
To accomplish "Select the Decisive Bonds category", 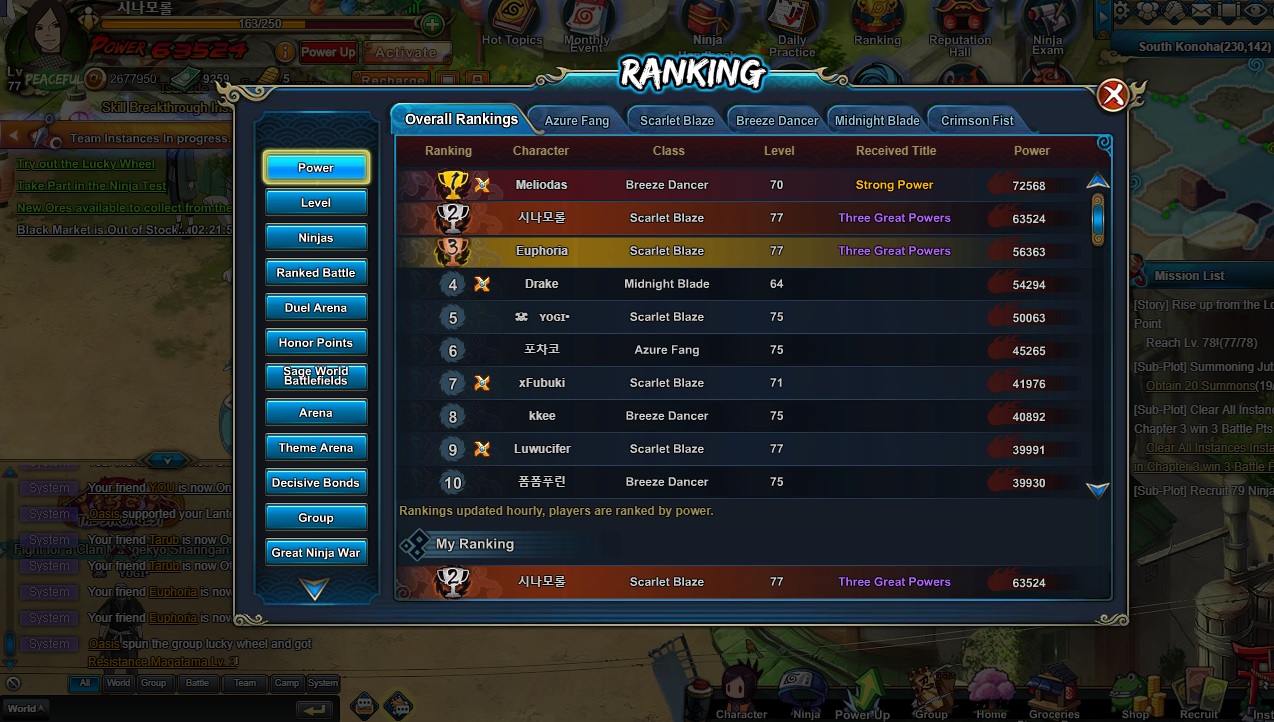I will coord(316,483).
